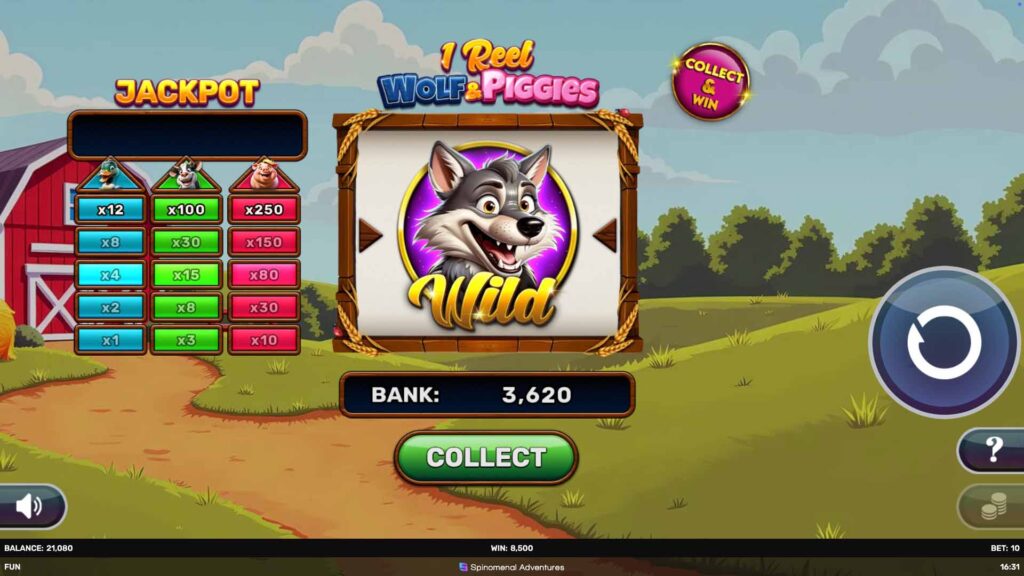Click the green COLLECT button

(x=486, y=458)
